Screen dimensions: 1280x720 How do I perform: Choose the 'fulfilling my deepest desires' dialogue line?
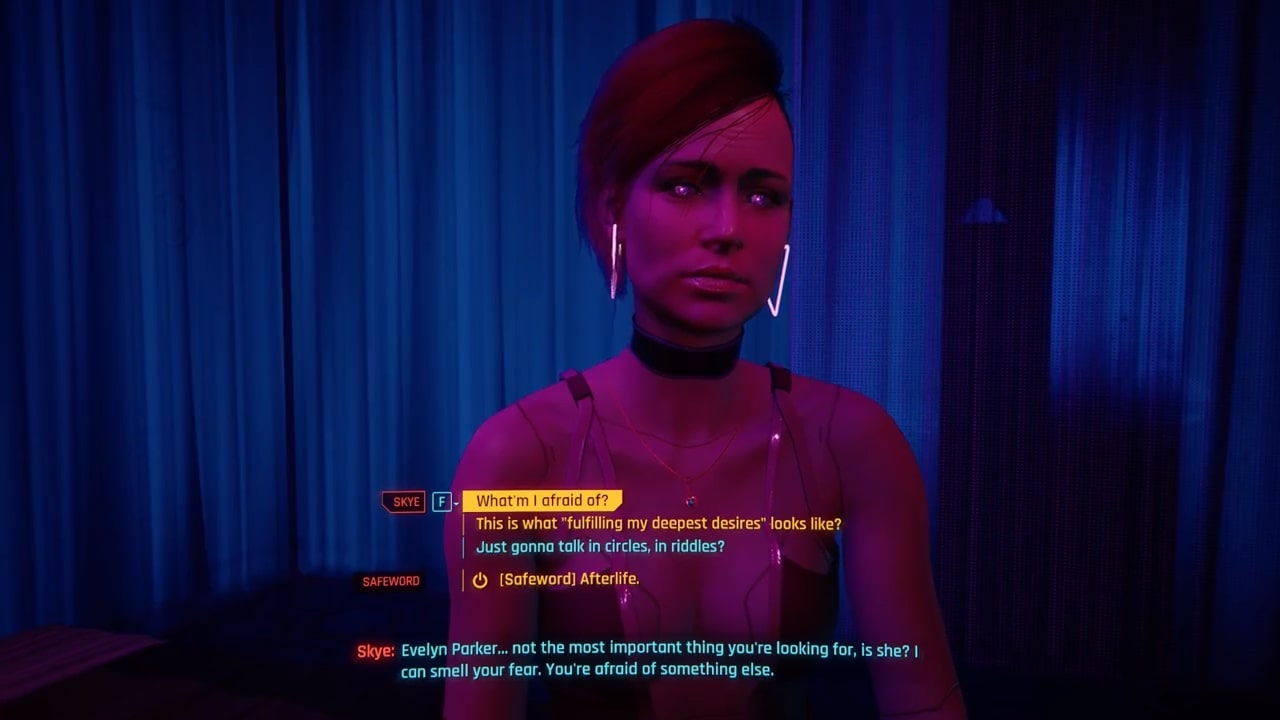point(660,523)
